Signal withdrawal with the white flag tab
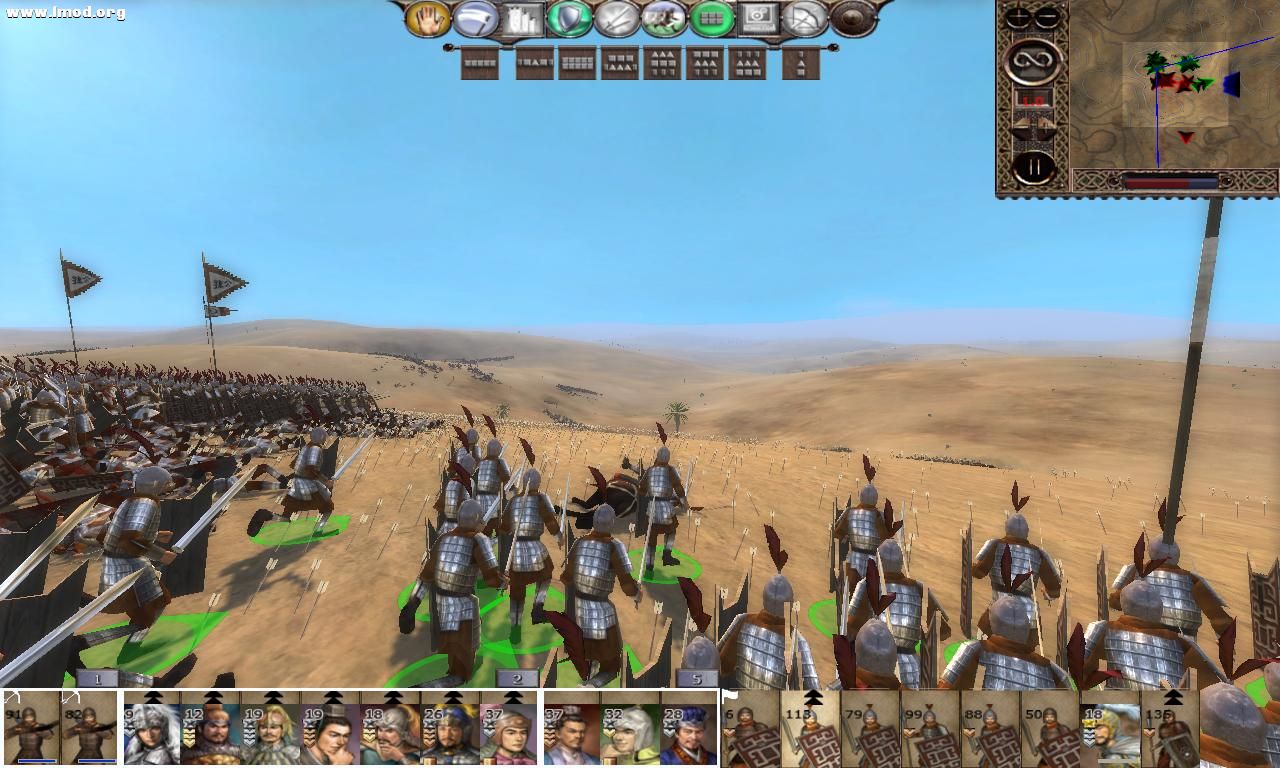1280x768 pixels. 729,694
